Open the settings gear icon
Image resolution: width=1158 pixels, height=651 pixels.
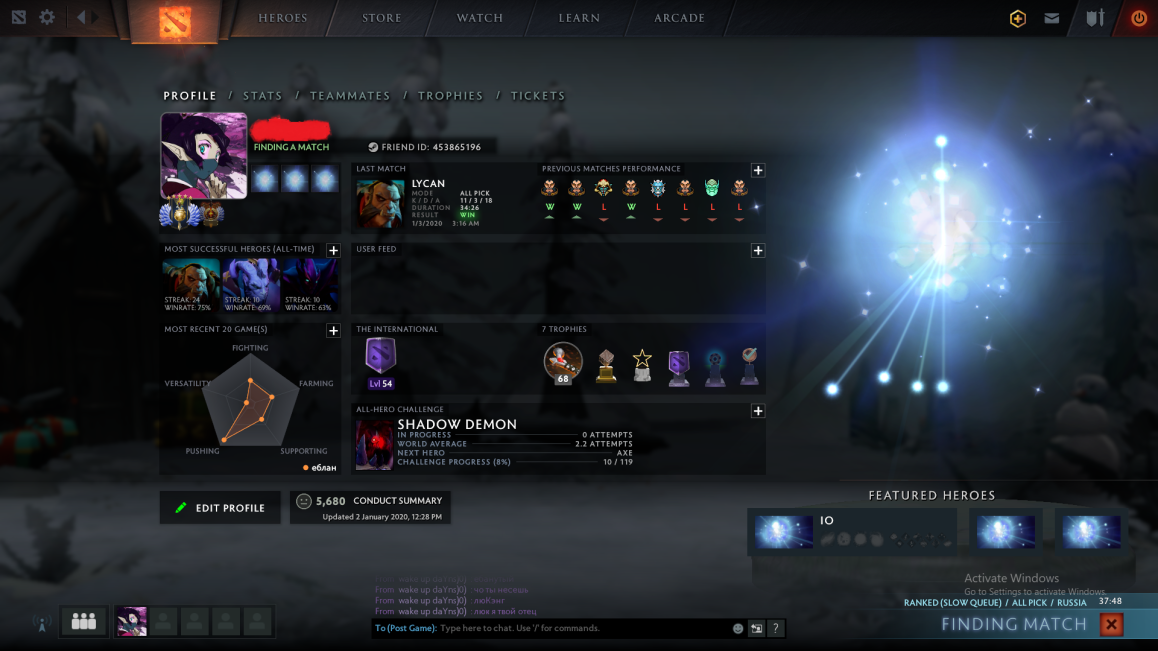click(x=47, y=18)
